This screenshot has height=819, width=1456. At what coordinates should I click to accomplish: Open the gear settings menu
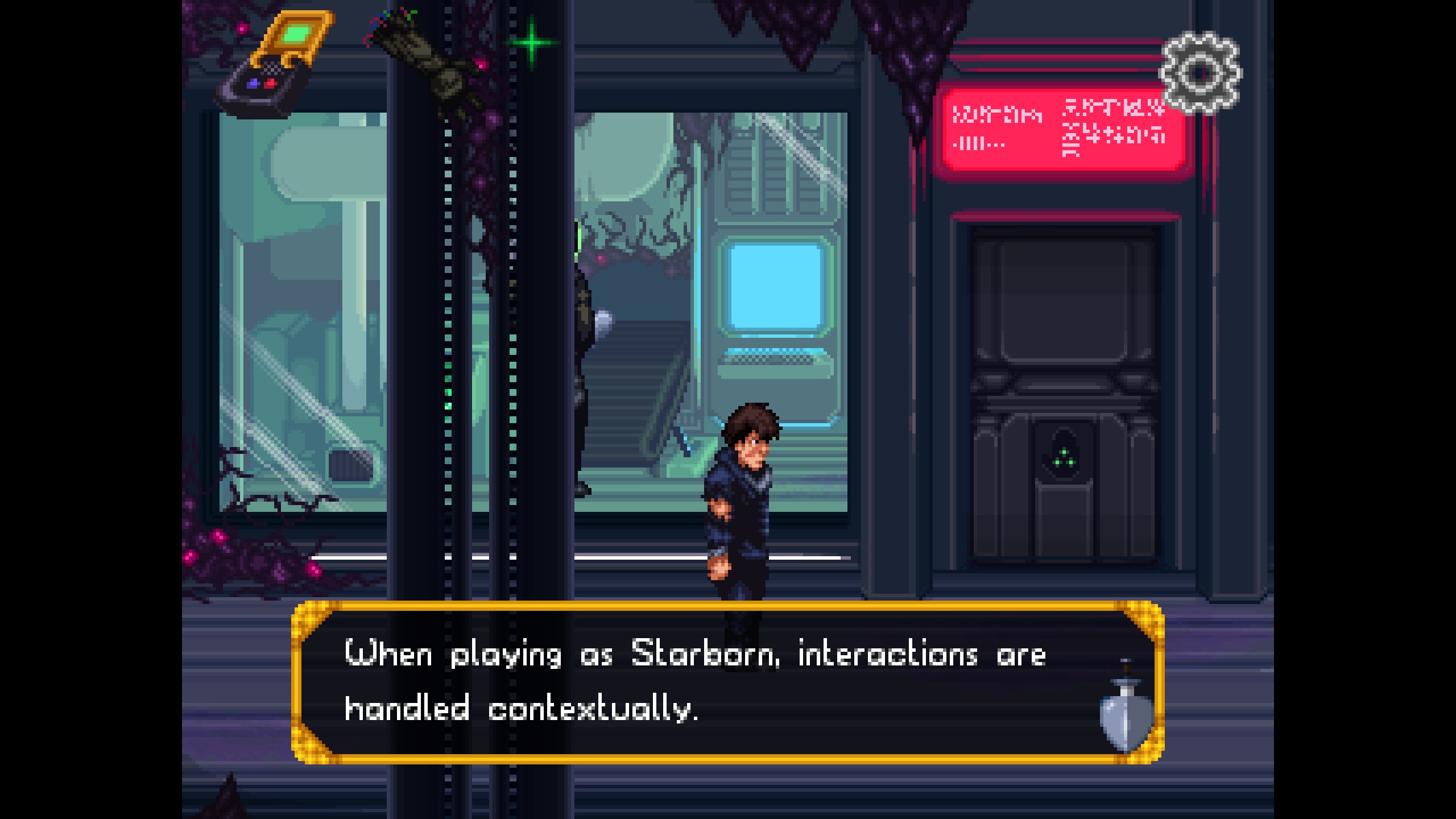pyautogui.click(x=1200, y=73)
